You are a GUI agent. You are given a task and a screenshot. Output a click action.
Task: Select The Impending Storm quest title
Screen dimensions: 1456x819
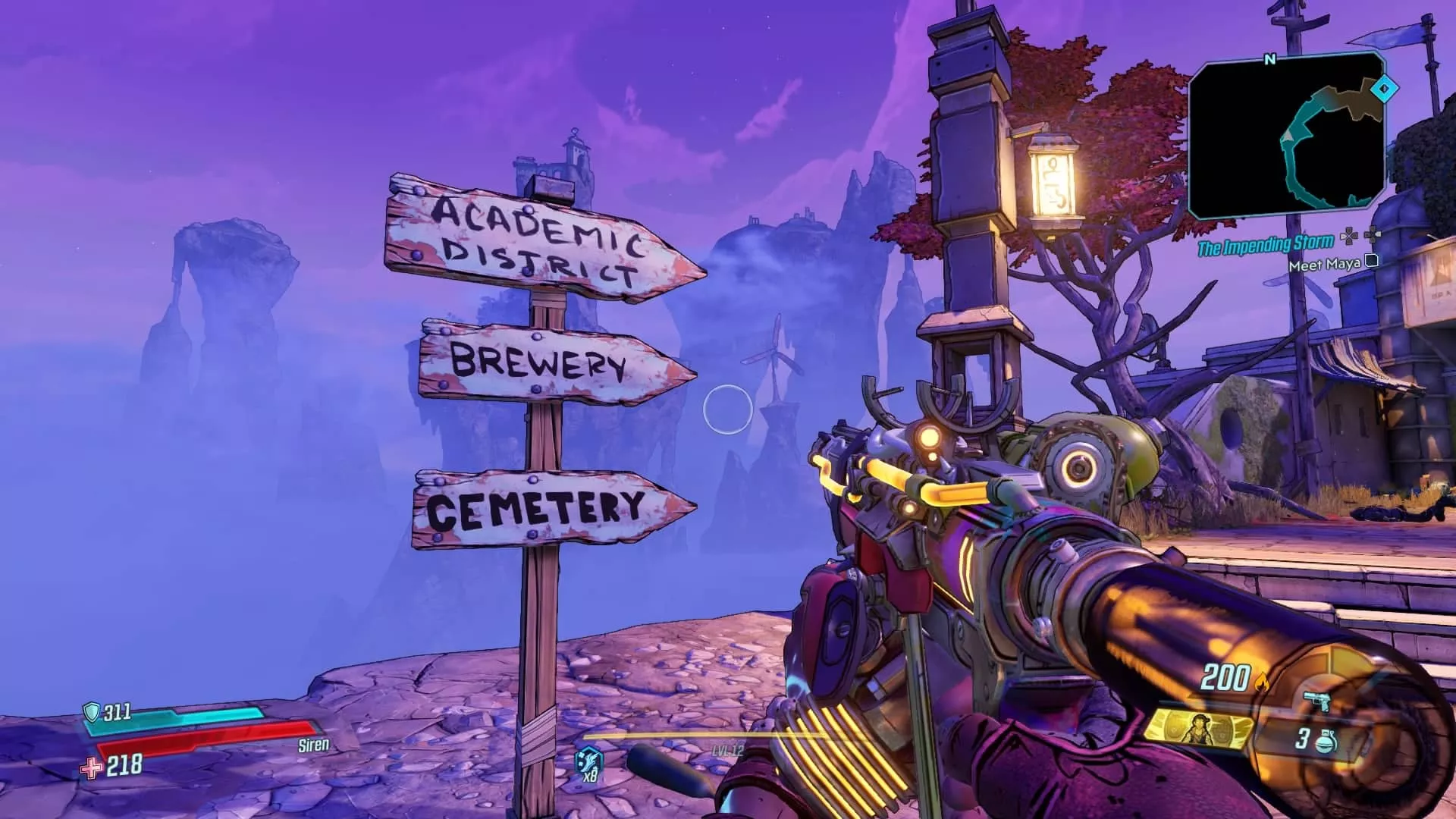[x=1265, y=246]
